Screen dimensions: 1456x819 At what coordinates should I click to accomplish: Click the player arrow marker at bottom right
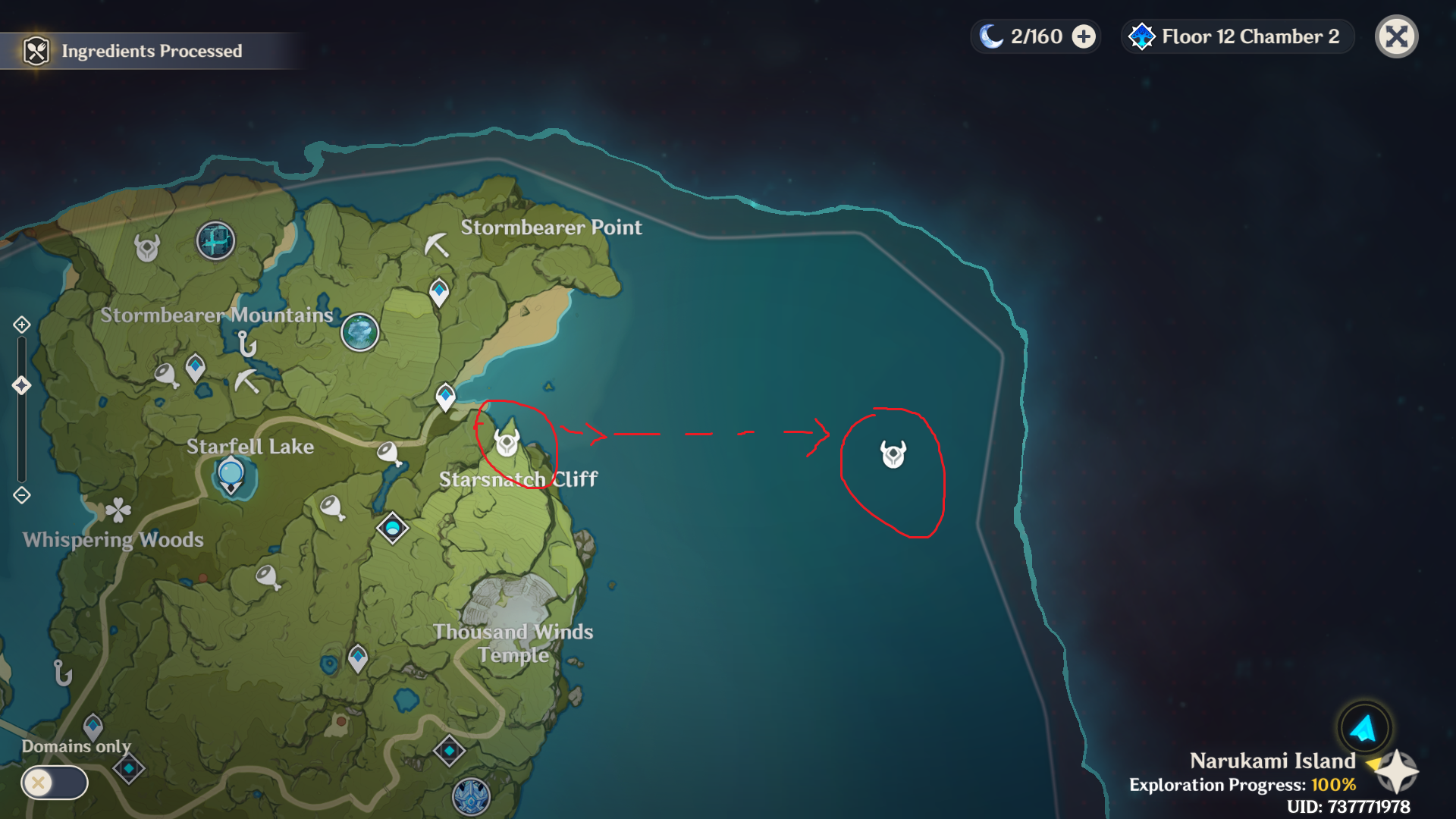[x=1363, y=728]
